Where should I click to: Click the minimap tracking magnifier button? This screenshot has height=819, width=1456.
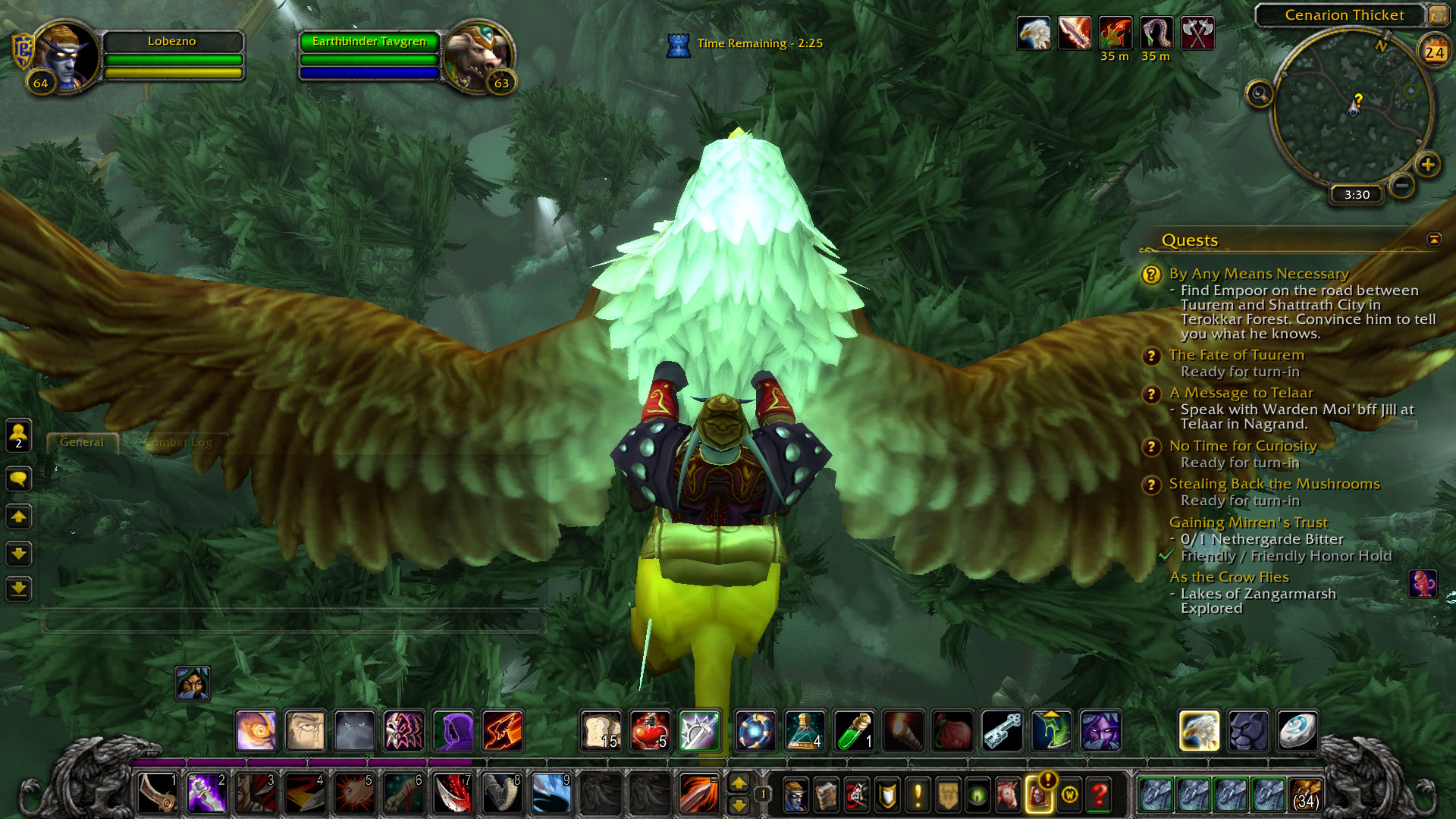tap(1260, 94)
